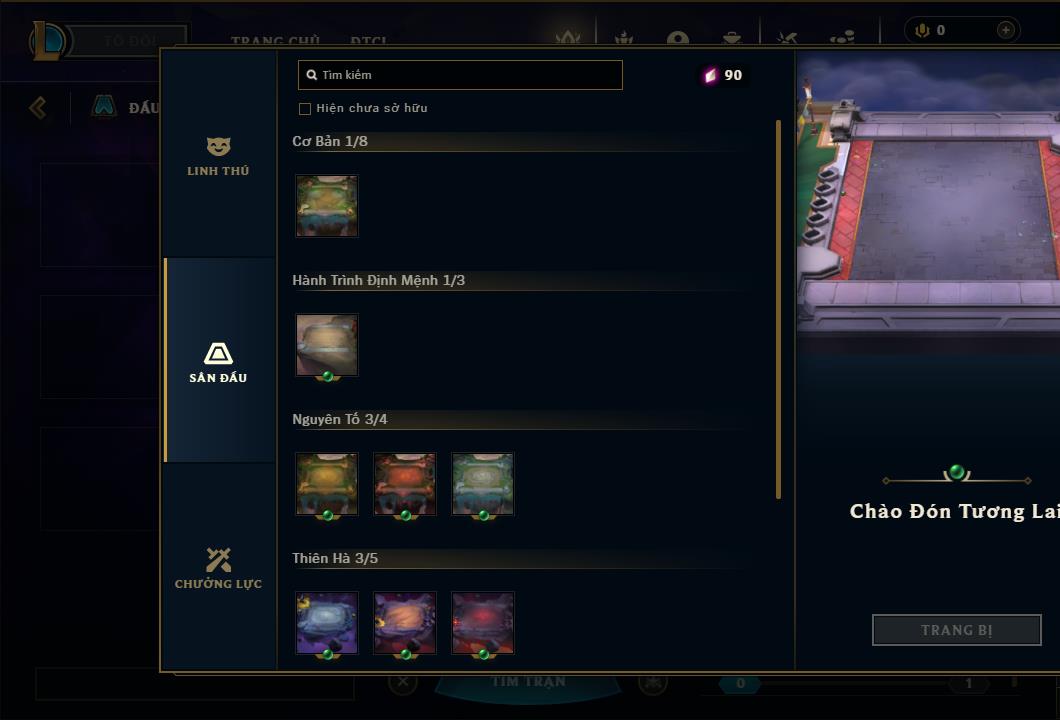The height and width of the screenshot is (720, 1060).
Task: Select the Sân Đấu tab
Action: (218, 361)
